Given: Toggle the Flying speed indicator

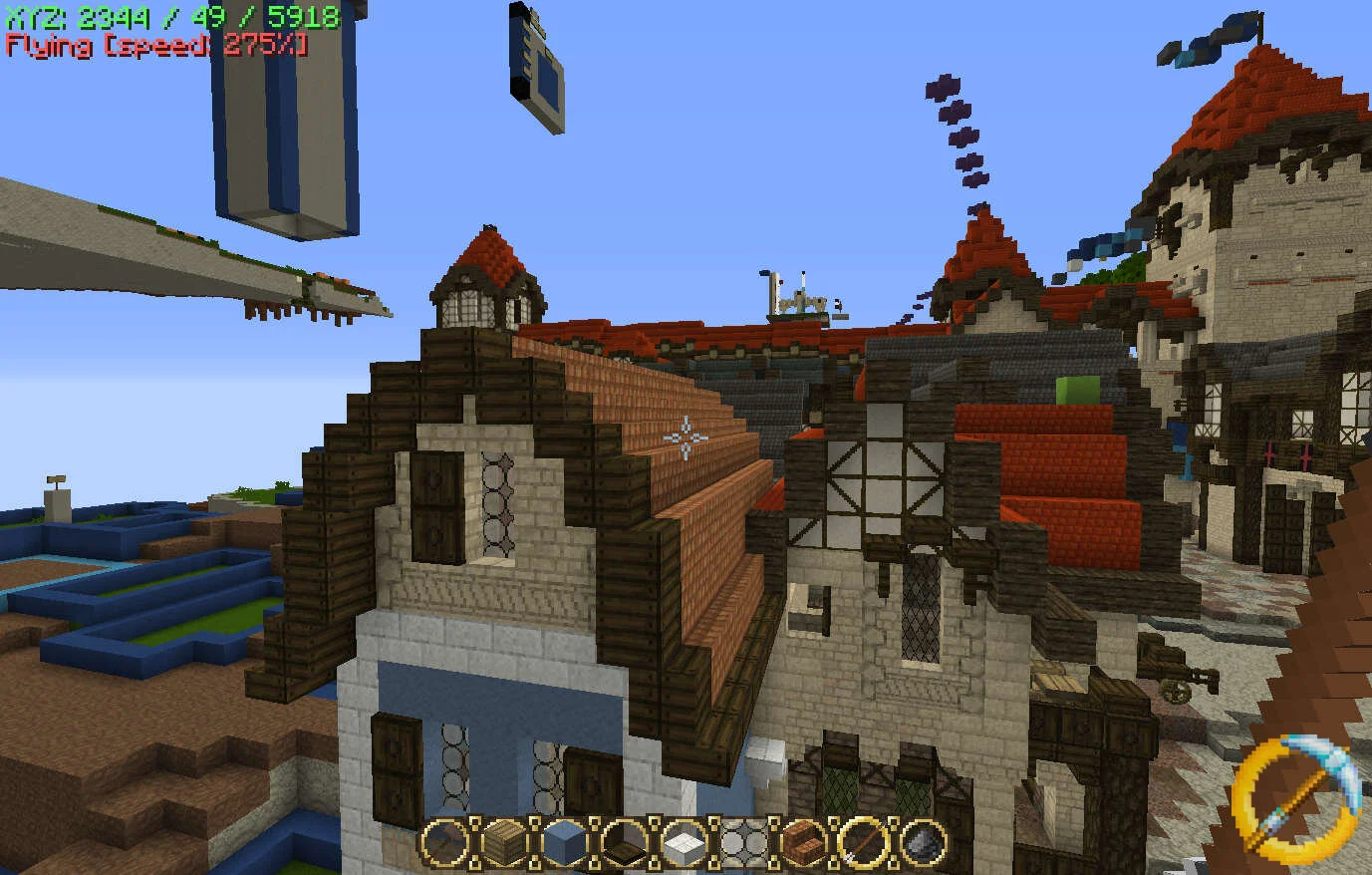Looking at the screenshot, I should click(x=154, y=44).
